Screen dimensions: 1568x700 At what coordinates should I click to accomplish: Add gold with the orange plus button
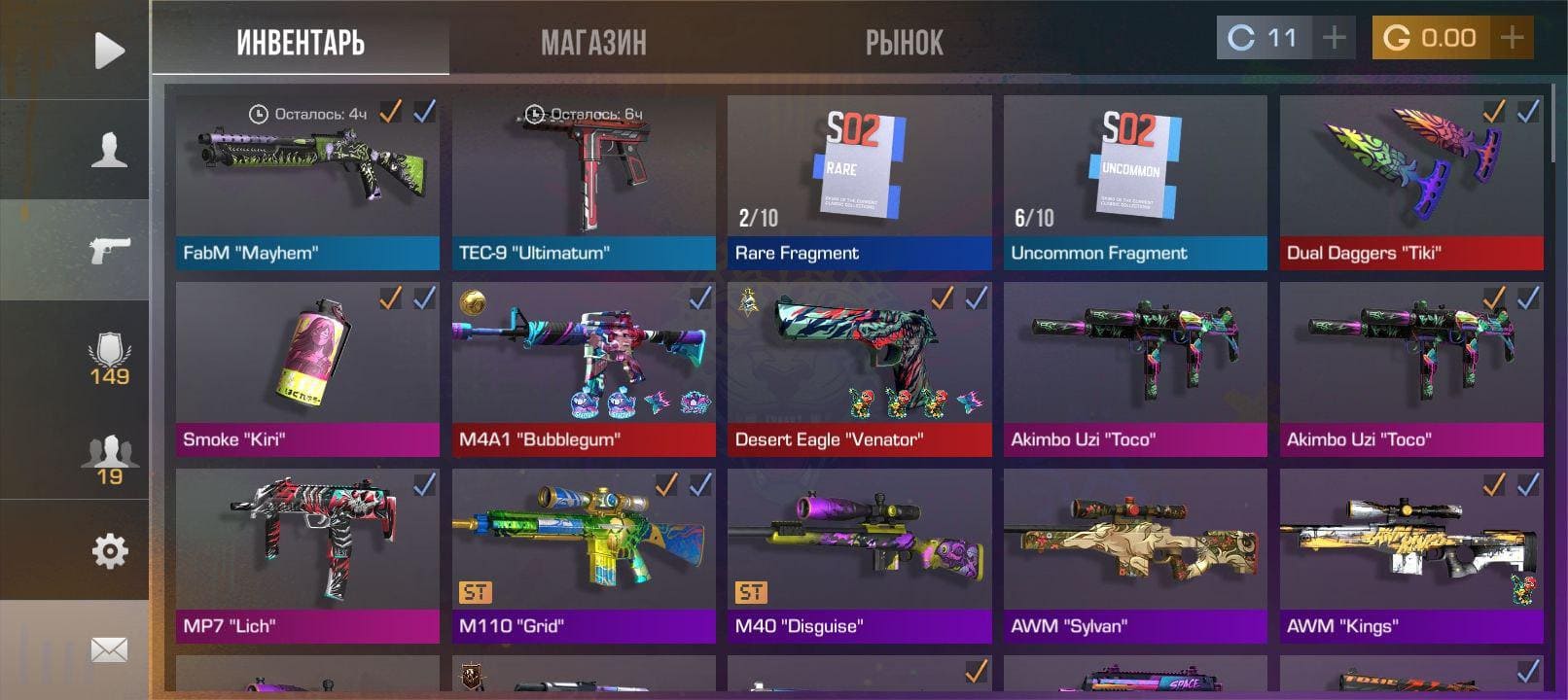coord(1512,38)
